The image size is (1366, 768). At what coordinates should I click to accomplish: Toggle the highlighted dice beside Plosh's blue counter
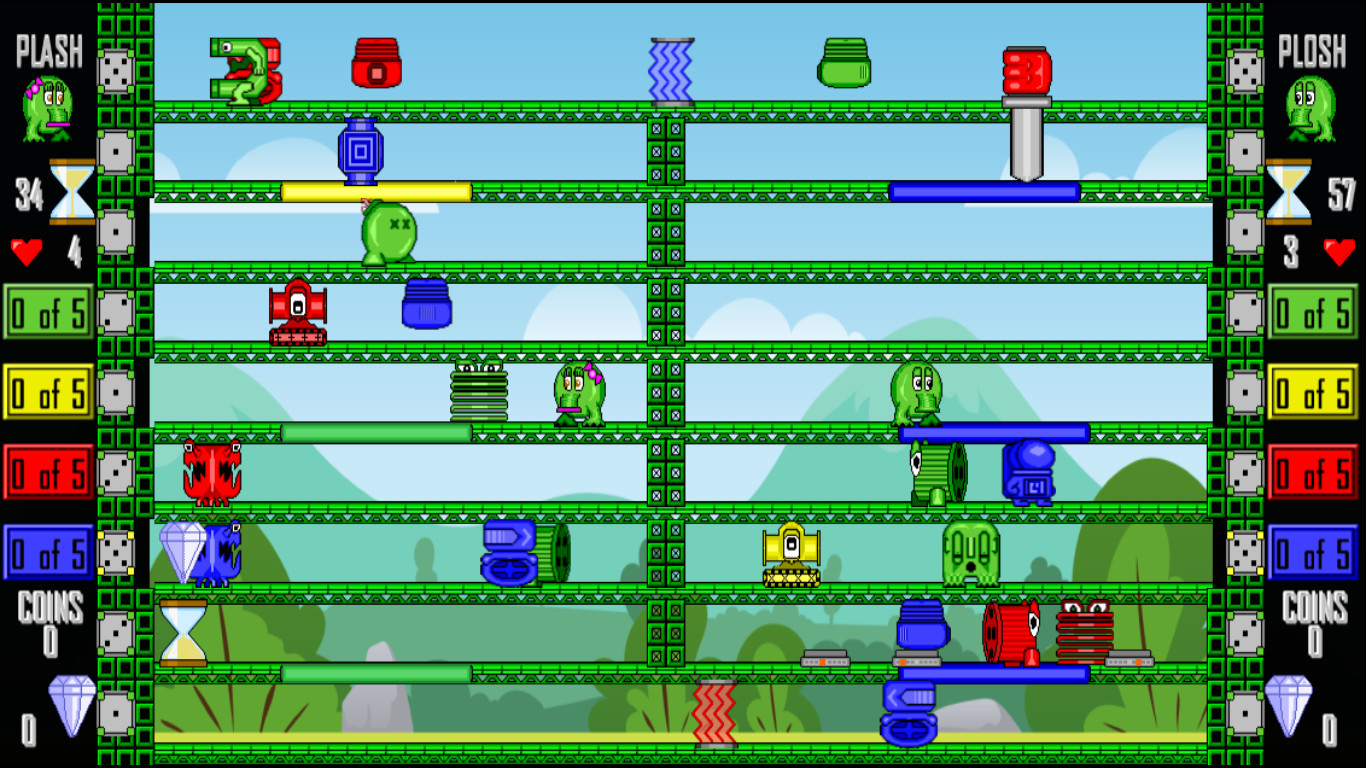point(1246,551)
